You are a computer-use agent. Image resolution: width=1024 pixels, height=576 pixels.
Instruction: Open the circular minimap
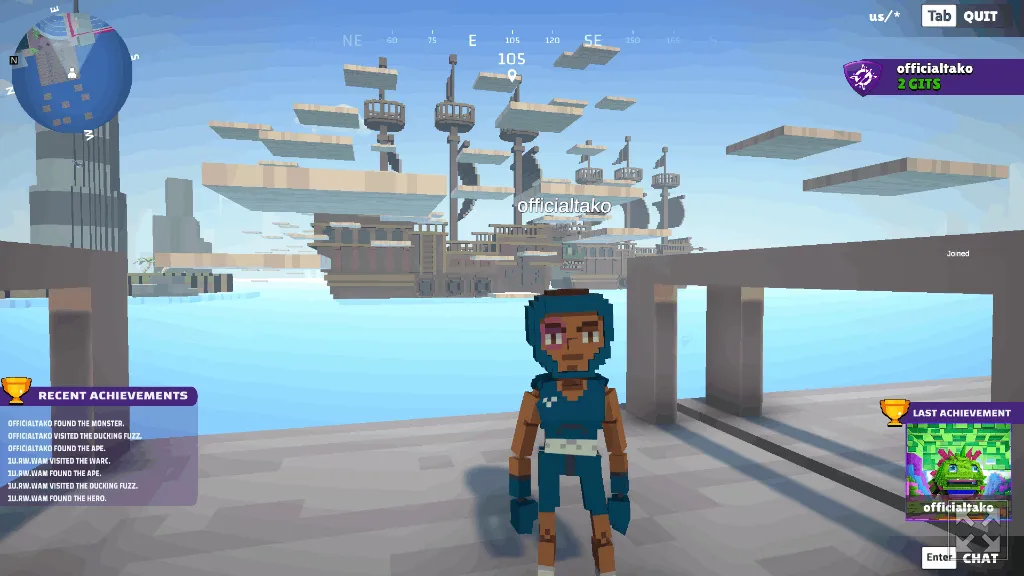coord(72,74)
